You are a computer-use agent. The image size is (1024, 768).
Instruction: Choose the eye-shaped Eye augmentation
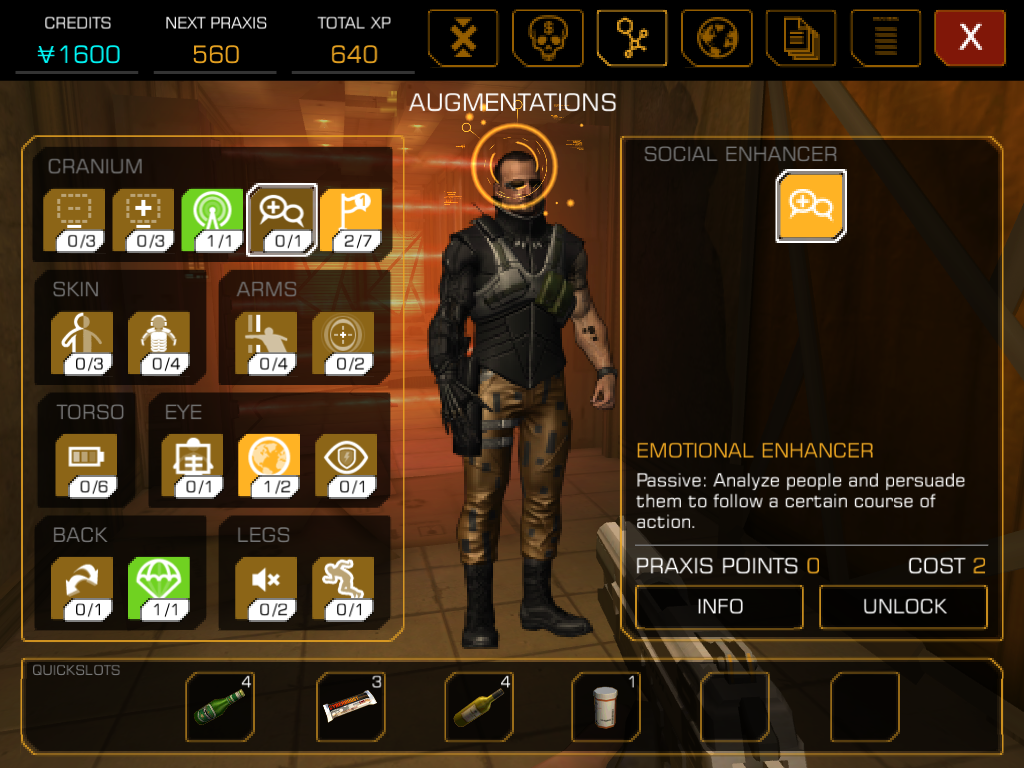[x=346, y=464]
